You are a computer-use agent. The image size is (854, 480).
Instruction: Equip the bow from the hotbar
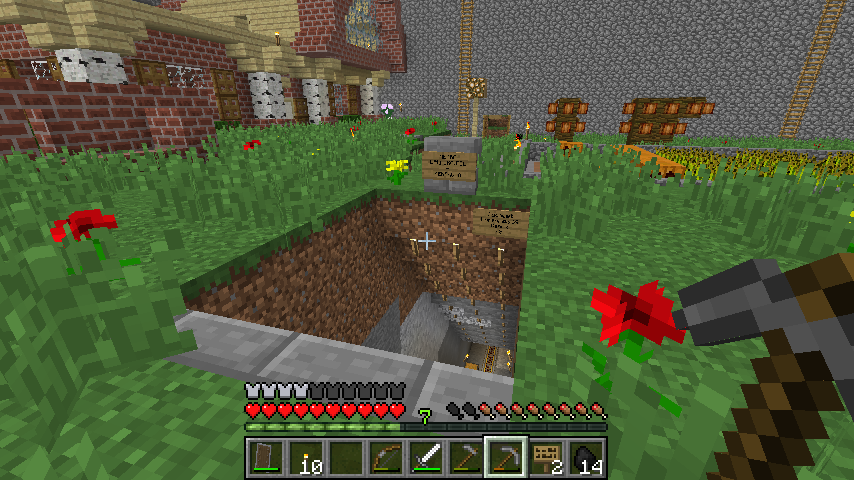tap(385, 458)
